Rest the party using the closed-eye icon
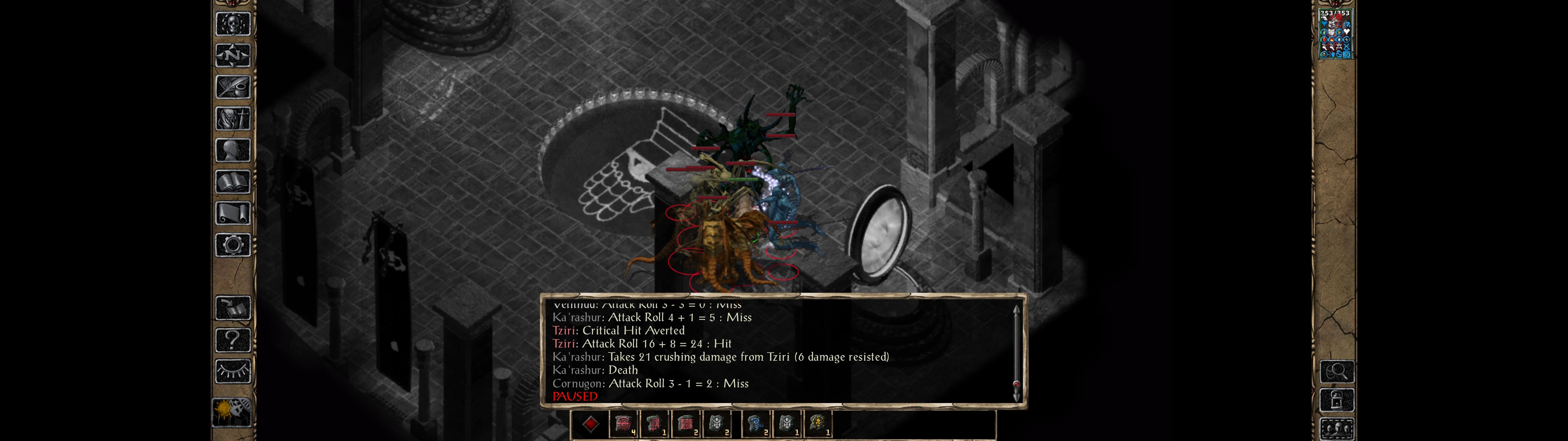Screen dimensions: 1568x441 [232, 371]
